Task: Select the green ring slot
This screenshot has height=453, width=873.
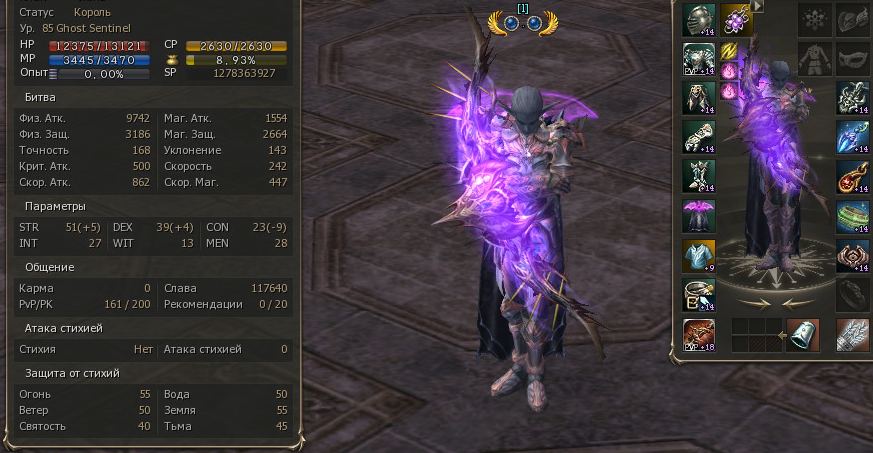Action: [x=852, y=216]
